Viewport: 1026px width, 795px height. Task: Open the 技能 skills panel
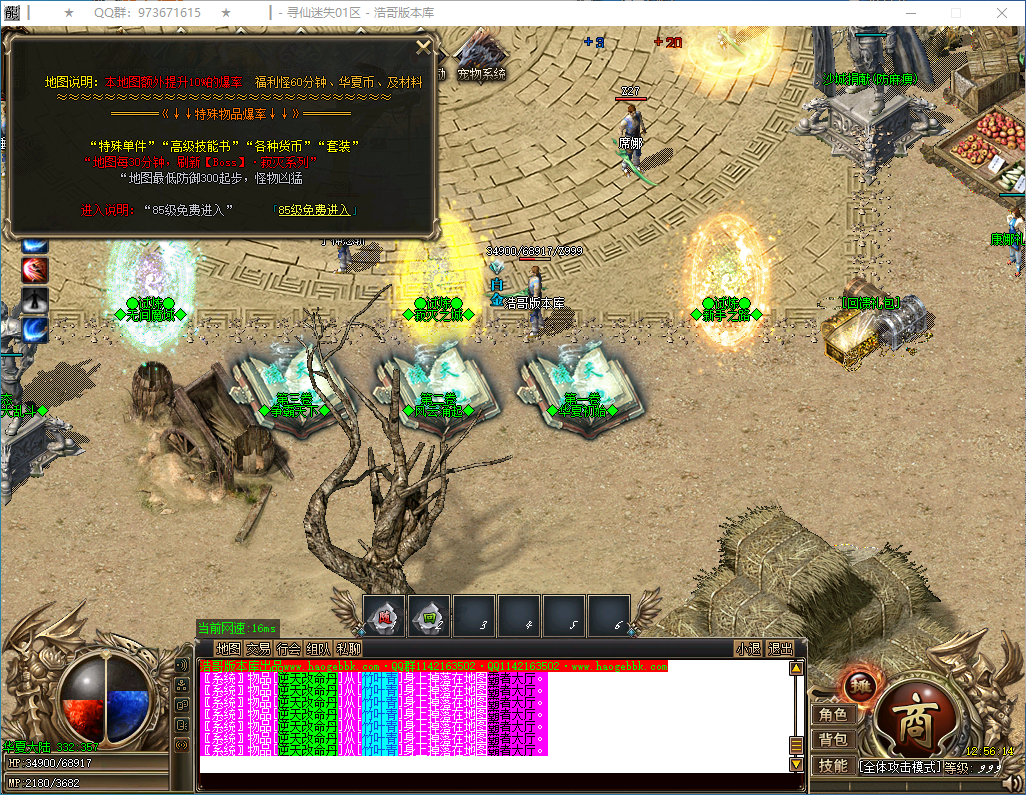pos(833,765)
